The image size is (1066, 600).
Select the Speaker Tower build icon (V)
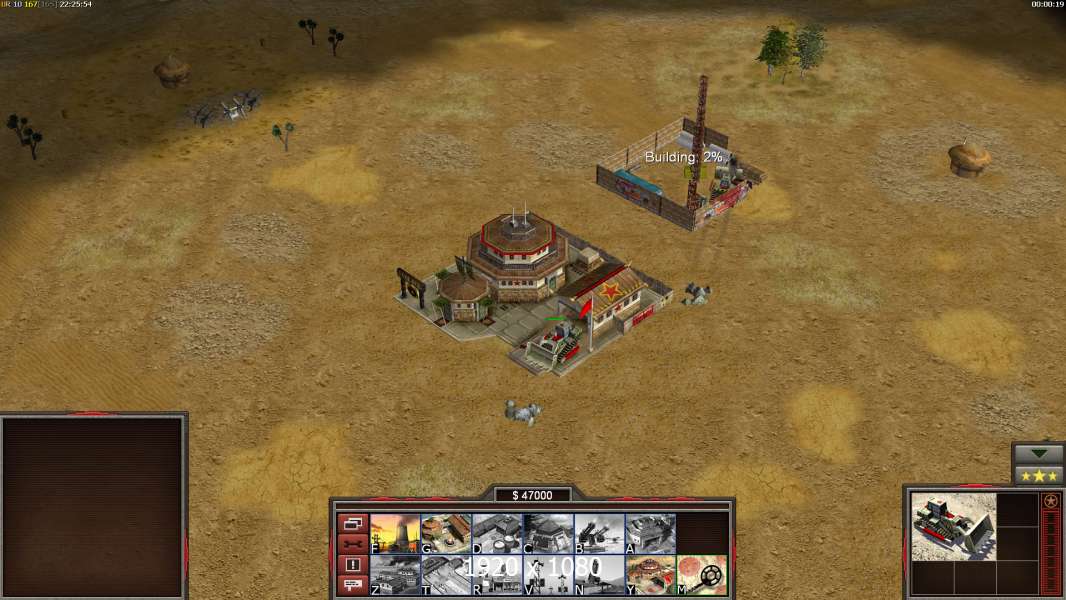[x=548, y=575]
